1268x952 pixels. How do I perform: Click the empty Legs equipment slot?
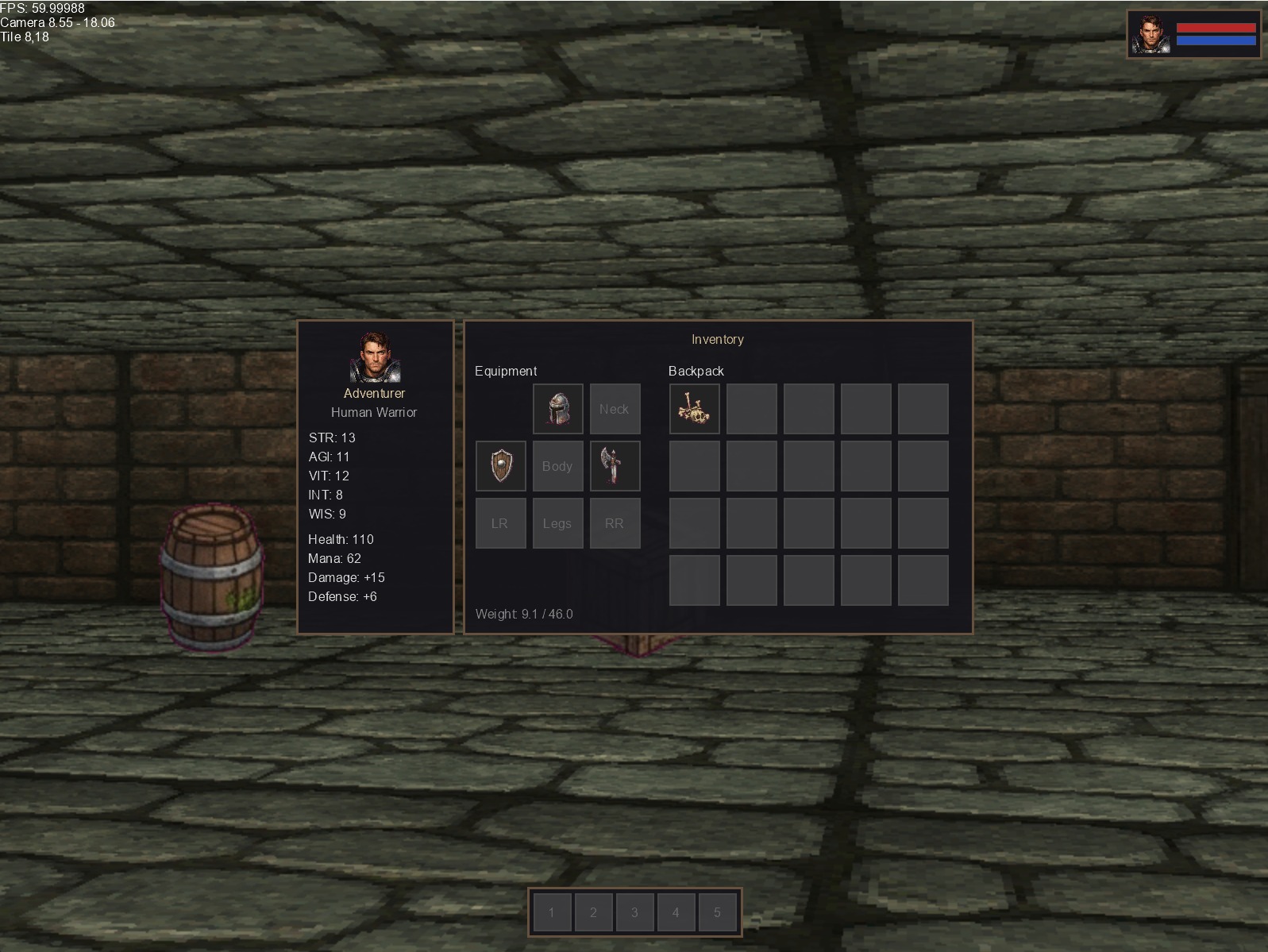557,523
